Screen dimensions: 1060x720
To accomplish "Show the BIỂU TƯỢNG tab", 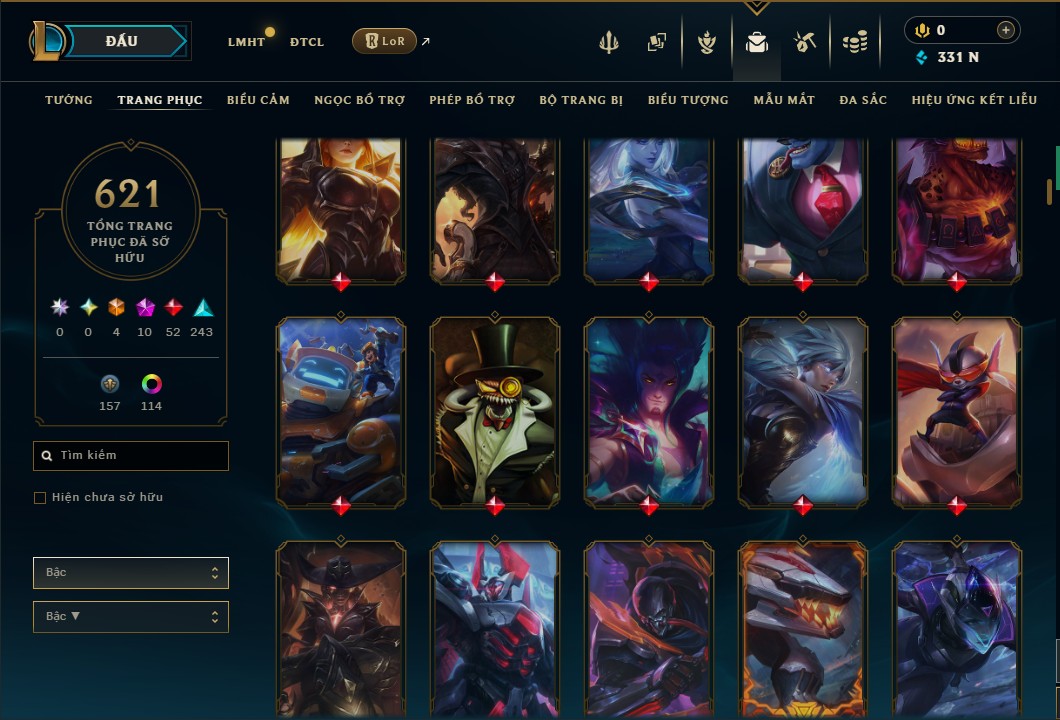I will click(688, 100).
